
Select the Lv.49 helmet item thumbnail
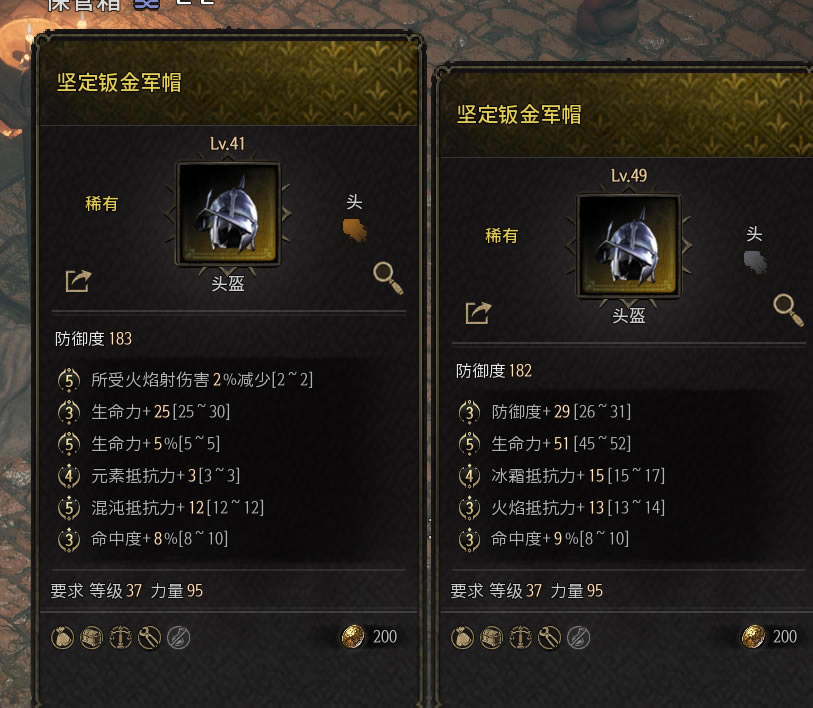tap(628, 246)
